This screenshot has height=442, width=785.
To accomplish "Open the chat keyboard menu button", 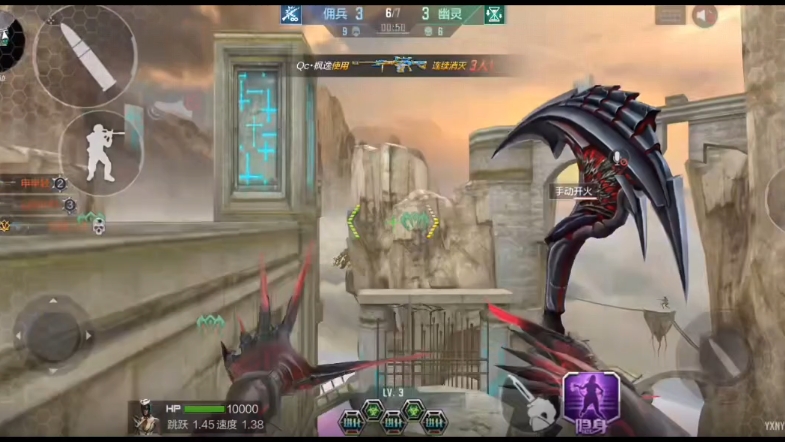I will tap(670, 15).
